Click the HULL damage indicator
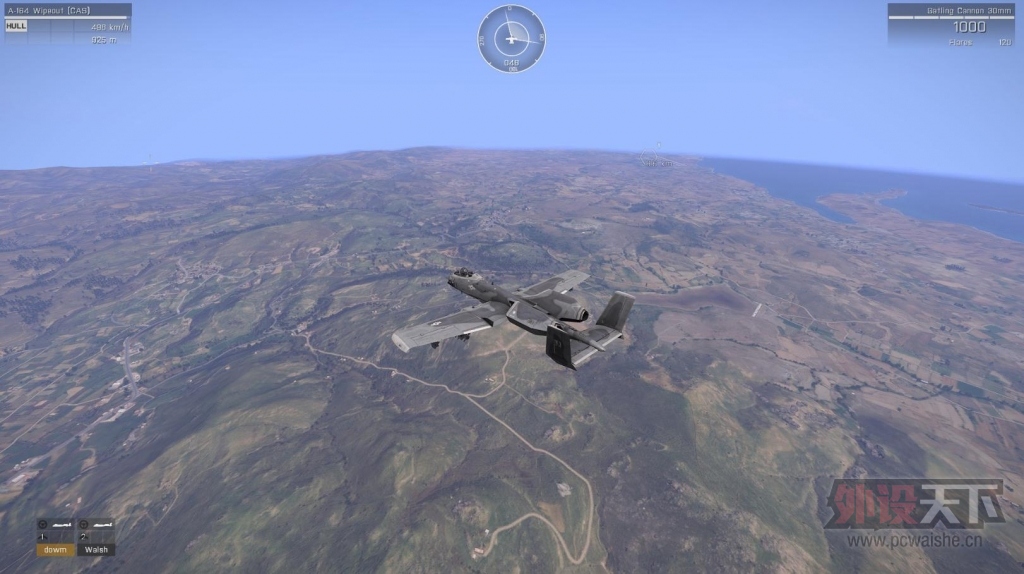 [16, 26]
